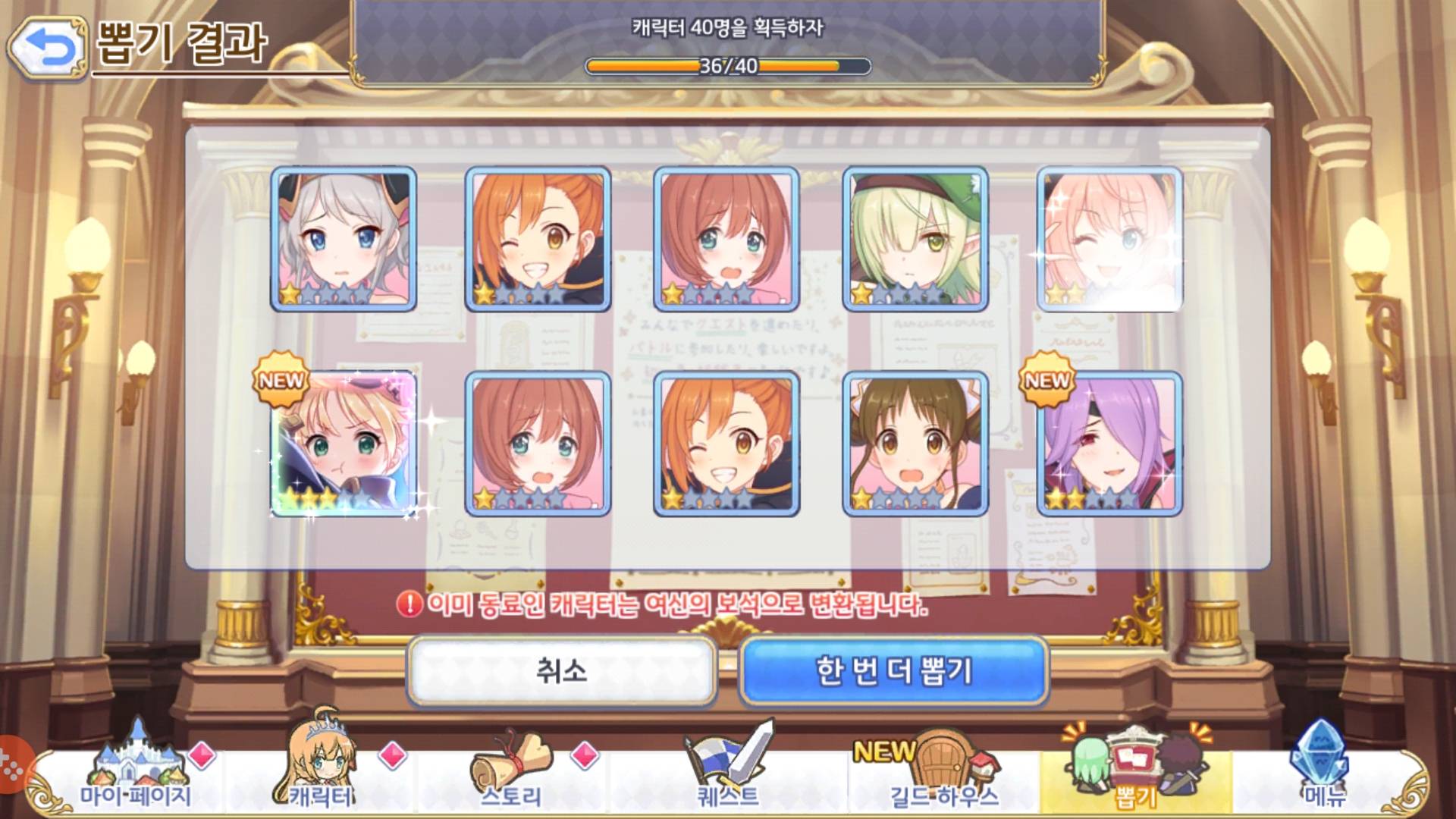Select the silver-haired horned character card
The width and height of the screenshot is (1456, 819).
[344, 239]
